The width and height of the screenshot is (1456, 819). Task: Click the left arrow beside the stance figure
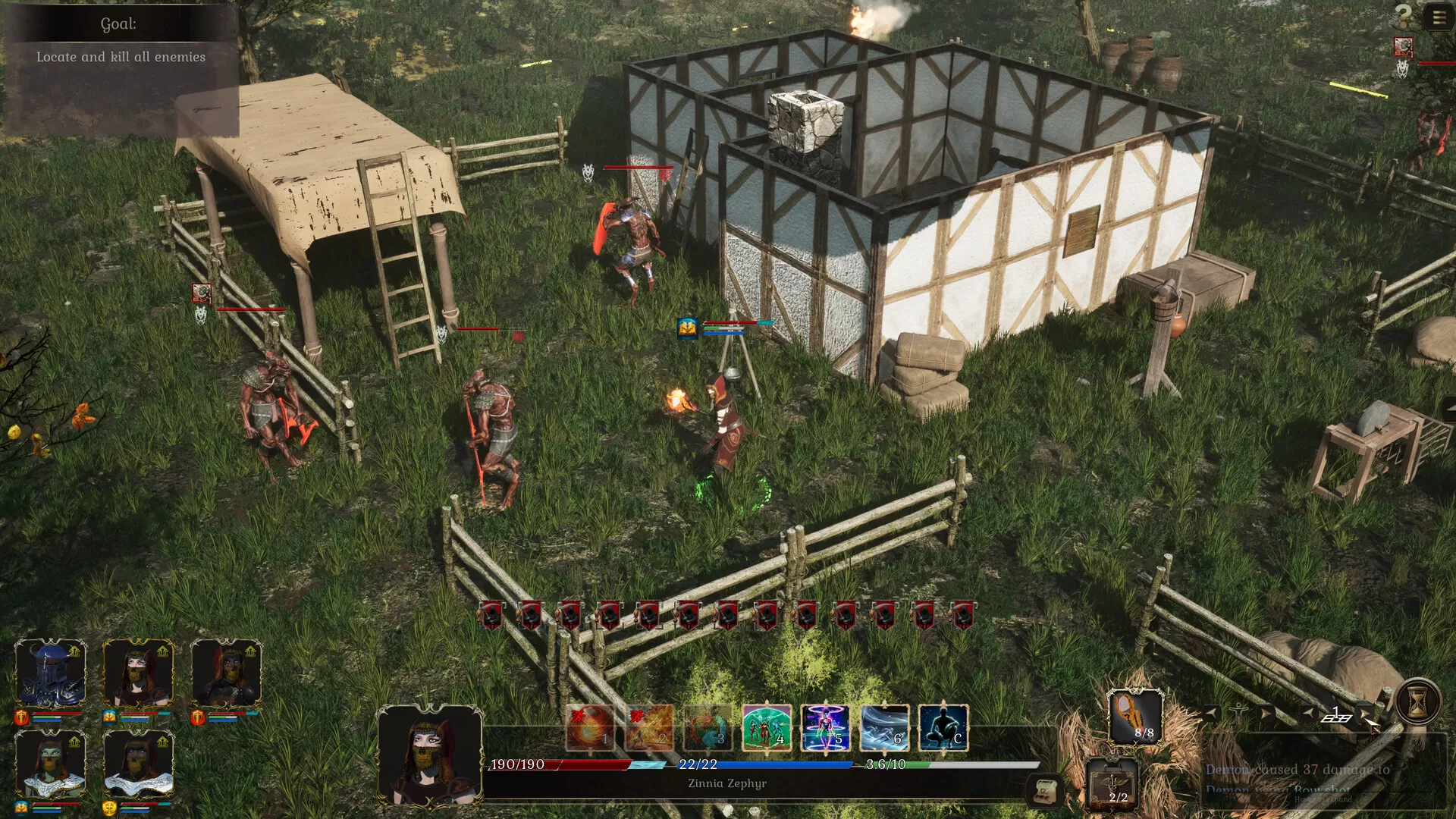[x=1211, y=713]
